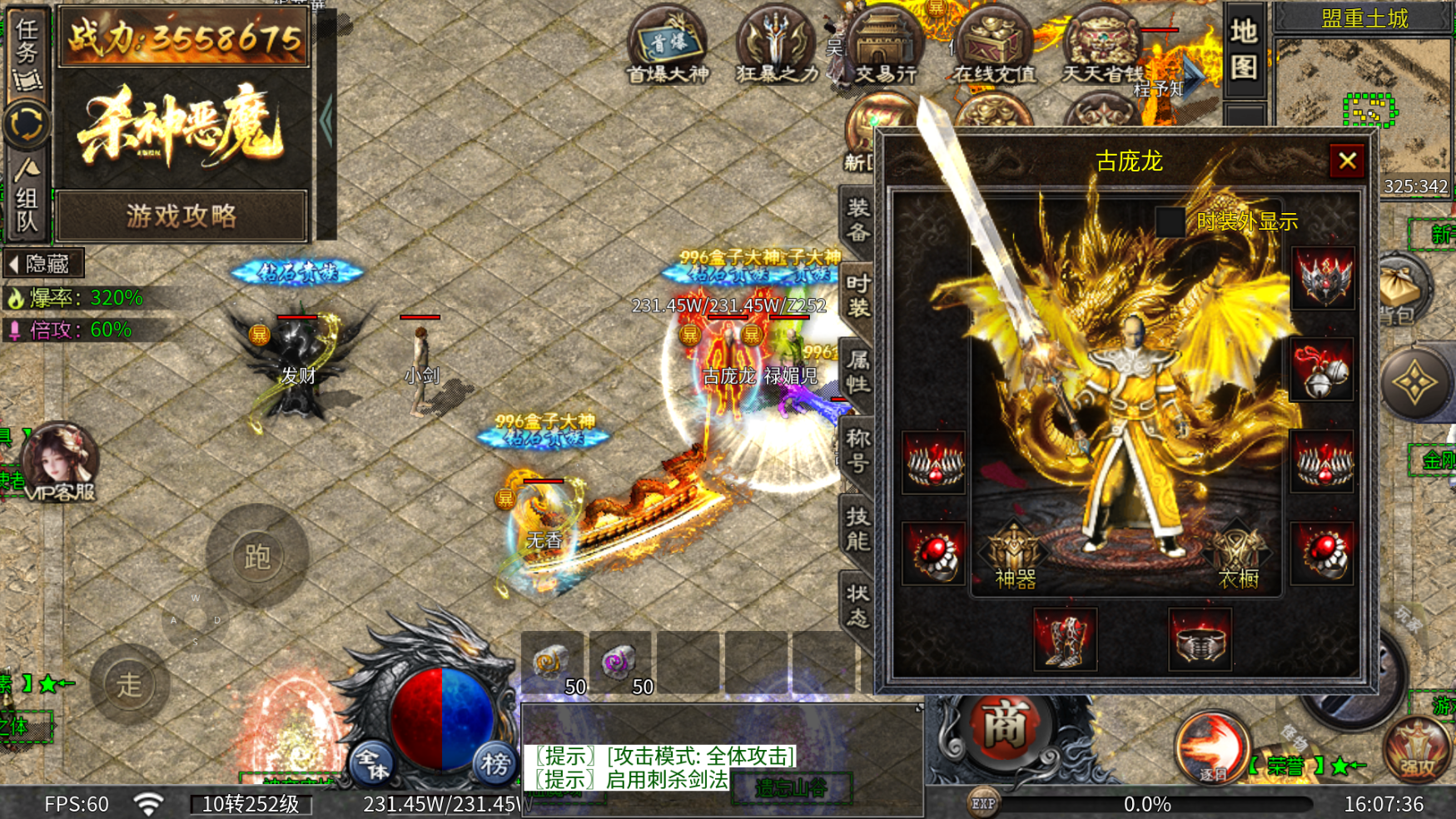Switch to the 时装 tab
Image resolution: width=1456 pixels, height=819 pixels.
(x=858, y=296)
